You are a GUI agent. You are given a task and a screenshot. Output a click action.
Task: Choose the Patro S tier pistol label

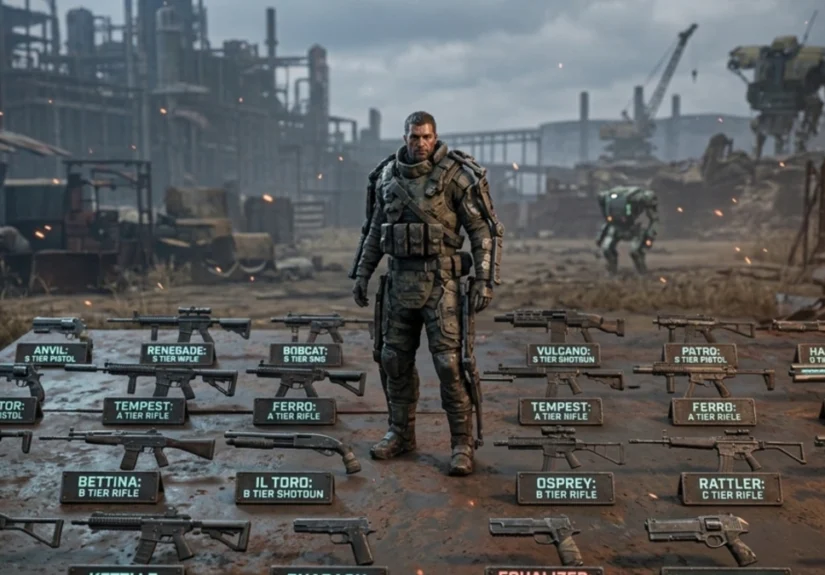pos(700,354)
